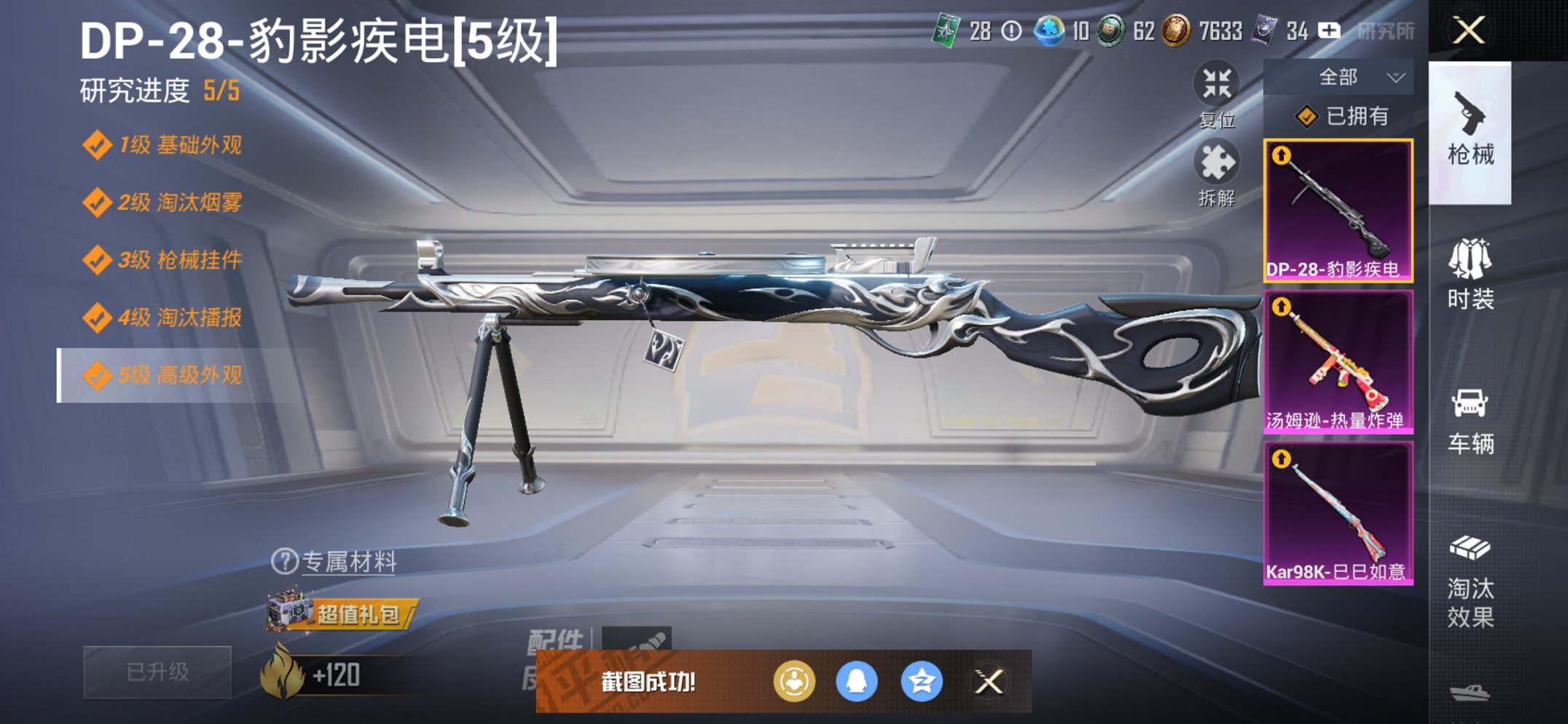Image resolution: width=1568 pixels, height=724 pixels.
Task: Select the 5级 高级外观 research milestone
Action: click(160, 377)
